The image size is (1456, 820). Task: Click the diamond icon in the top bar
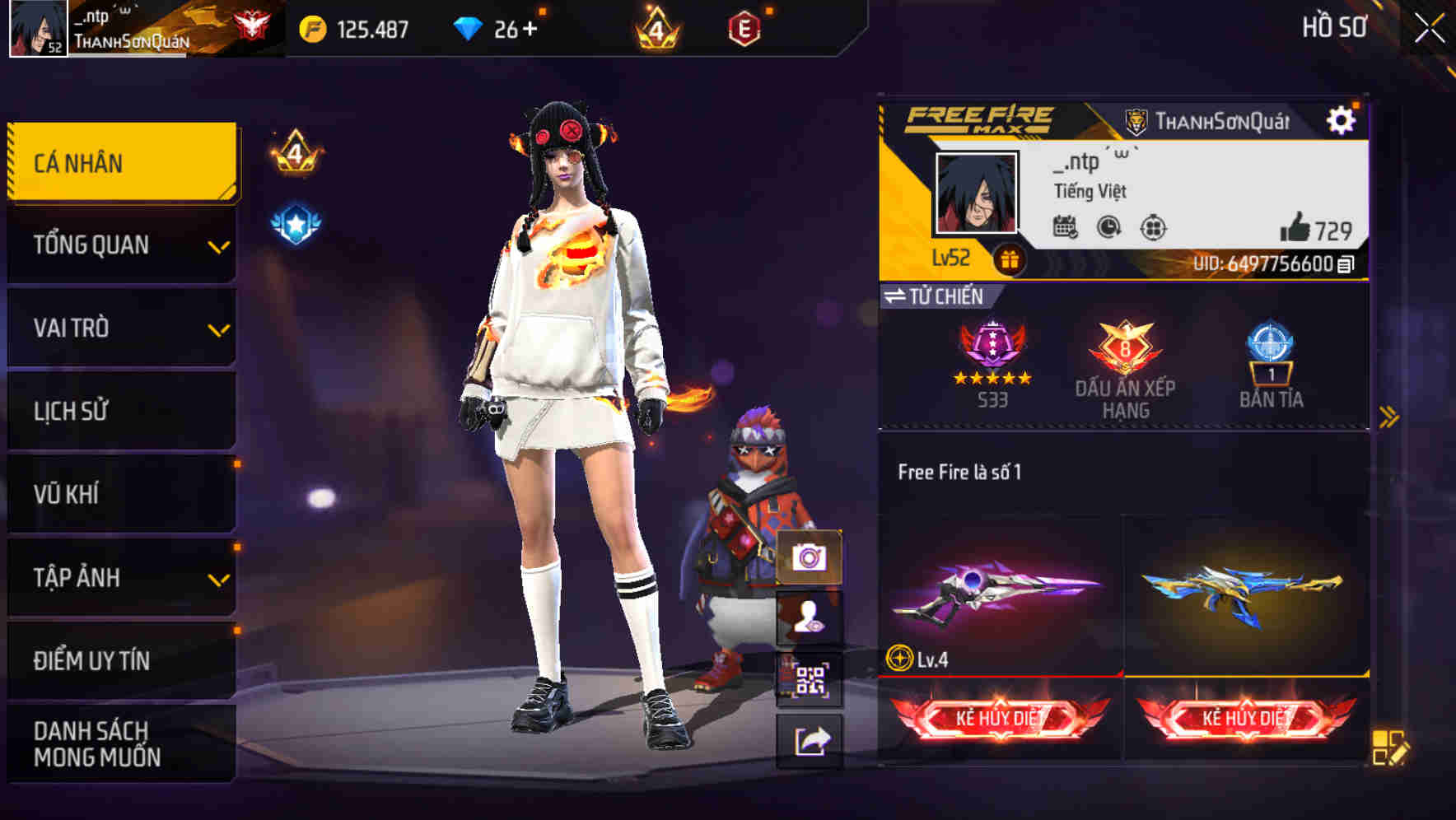[x=469, y=27]
